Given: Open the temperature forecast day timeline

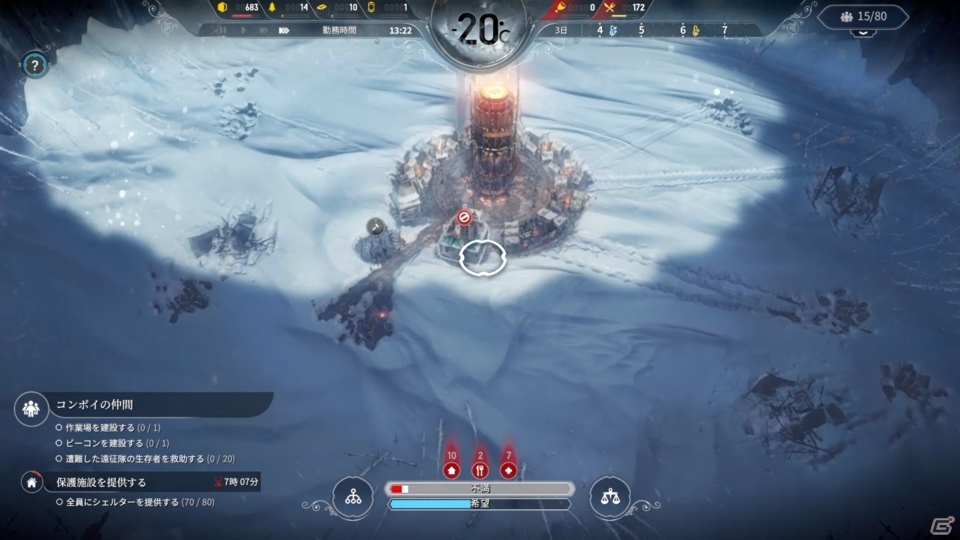Looking at the screenshot, I should tap(660, 30).
